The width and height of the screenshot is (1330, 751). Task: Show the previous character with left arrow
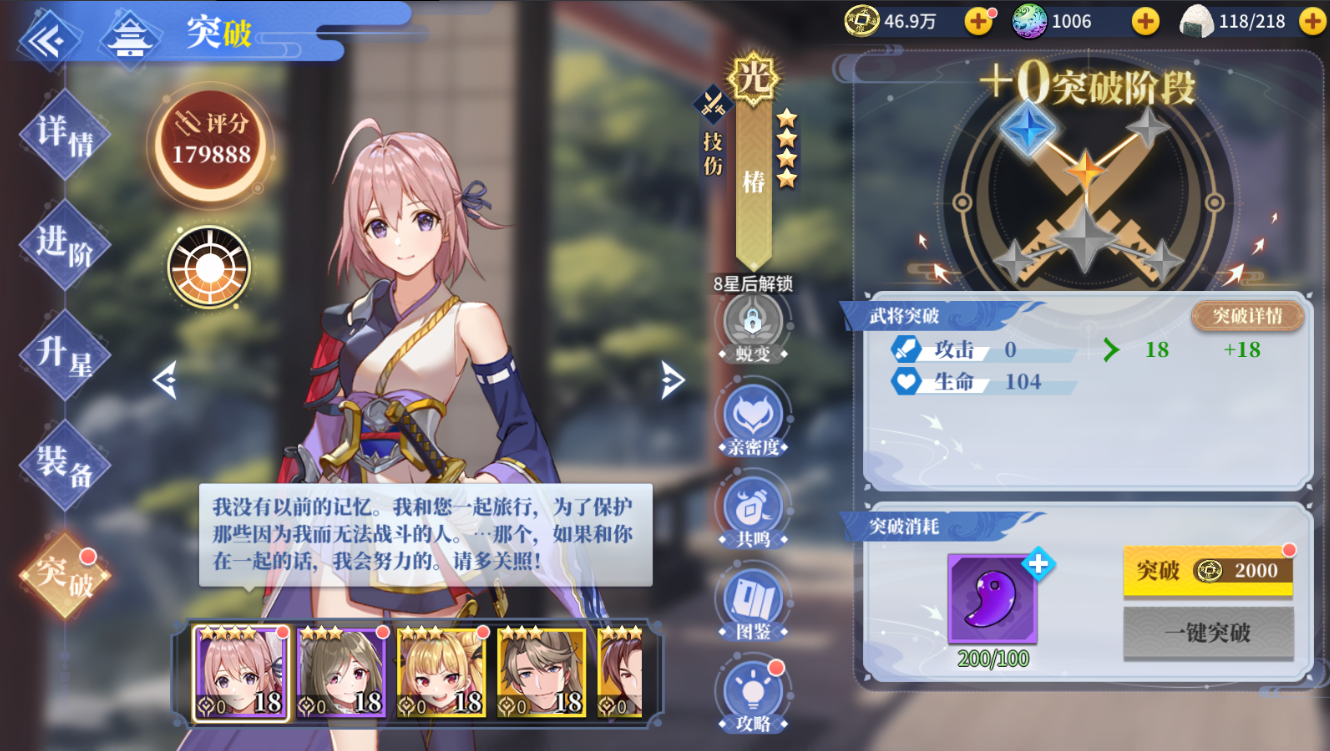click(x=165, y=380)
